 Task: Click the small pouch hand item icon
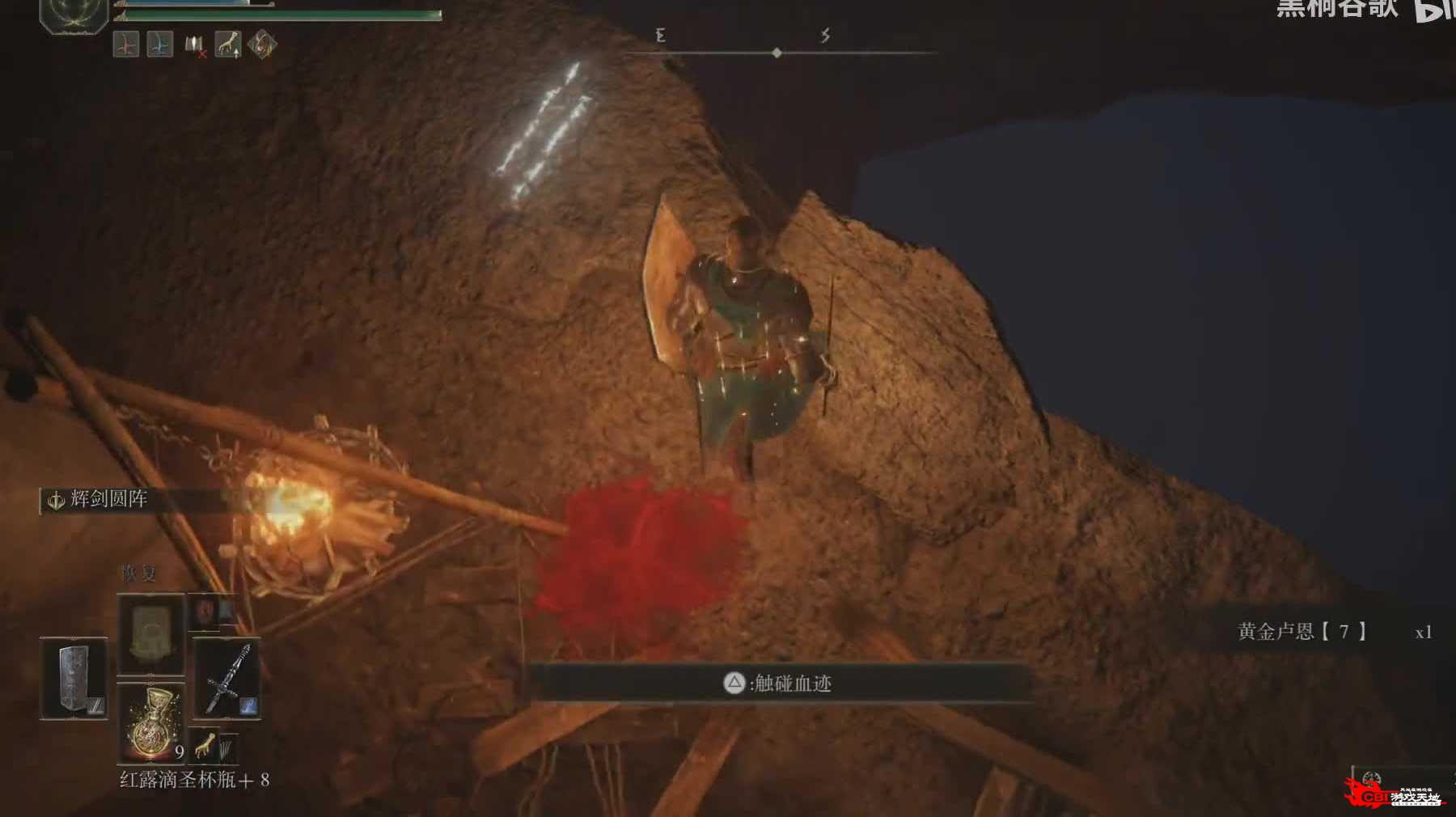[205, 746]
